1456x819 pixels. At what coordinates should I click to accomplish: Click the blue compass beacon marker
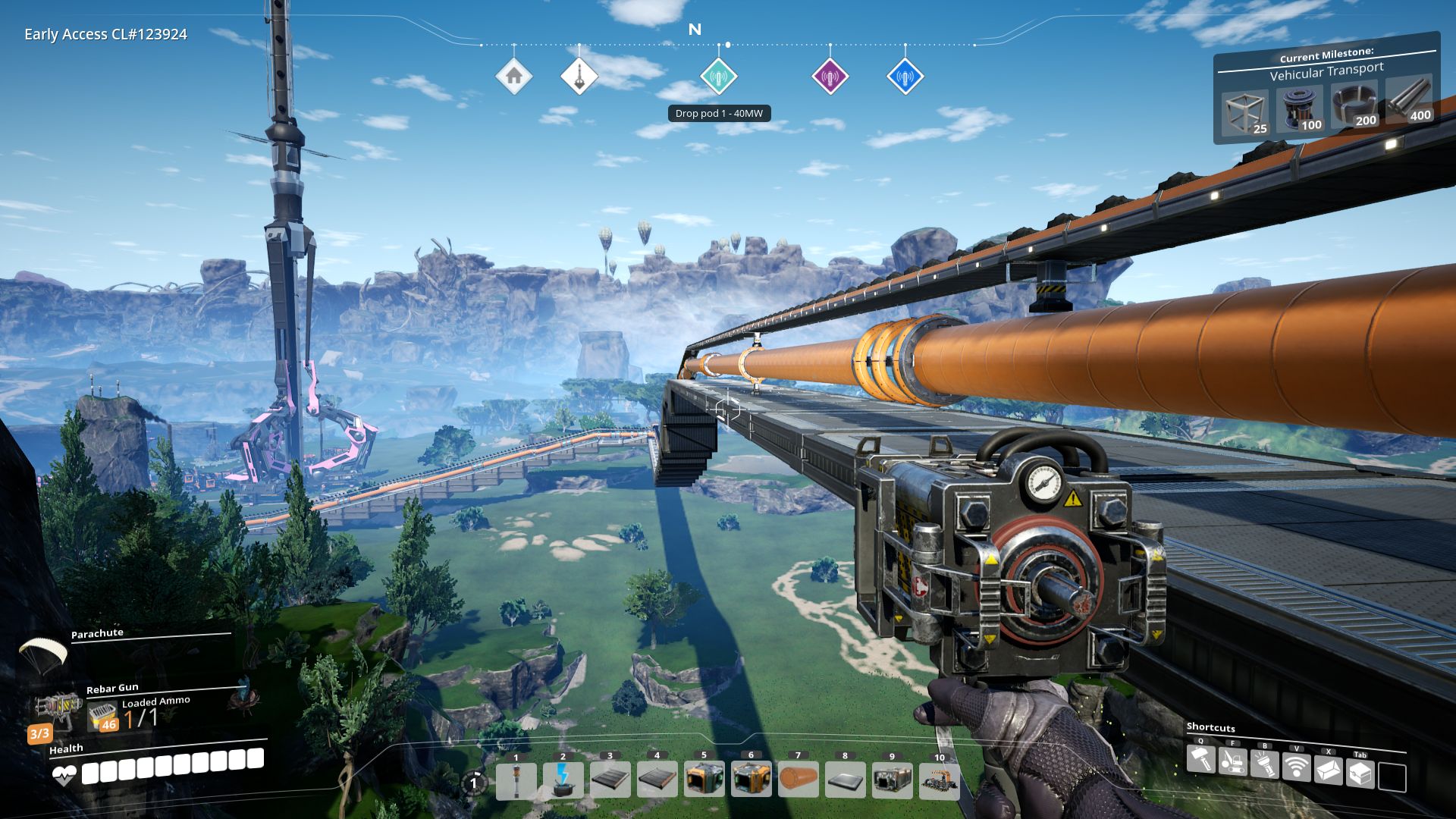tap(904, 78)
